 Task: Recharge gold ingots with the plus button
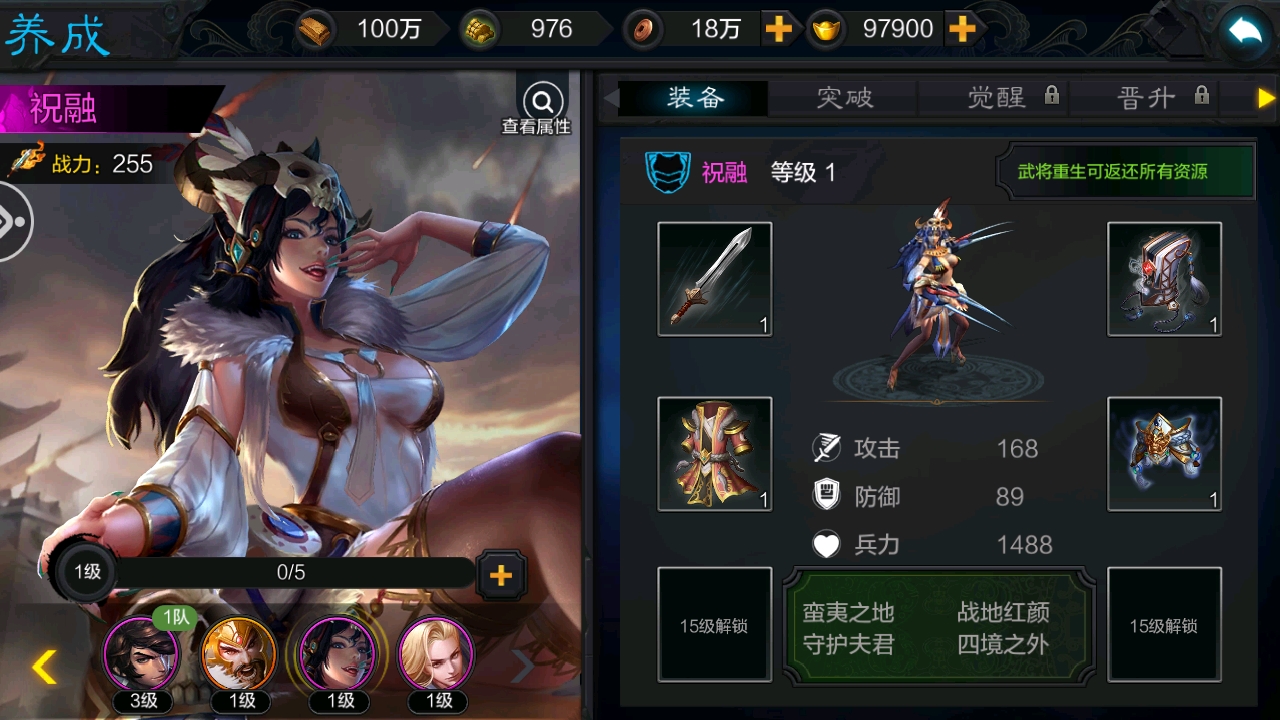[x=962, y=30]
